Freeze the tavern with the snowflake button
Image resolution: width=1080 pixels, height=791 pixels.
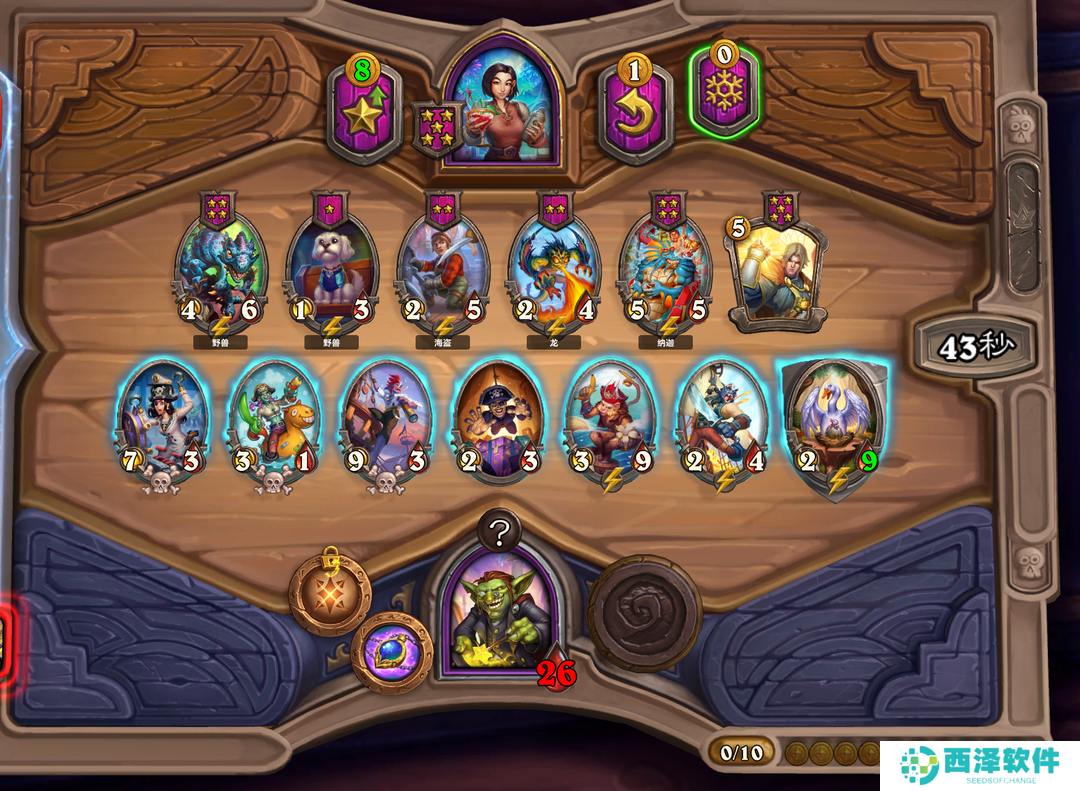point(723,93)
